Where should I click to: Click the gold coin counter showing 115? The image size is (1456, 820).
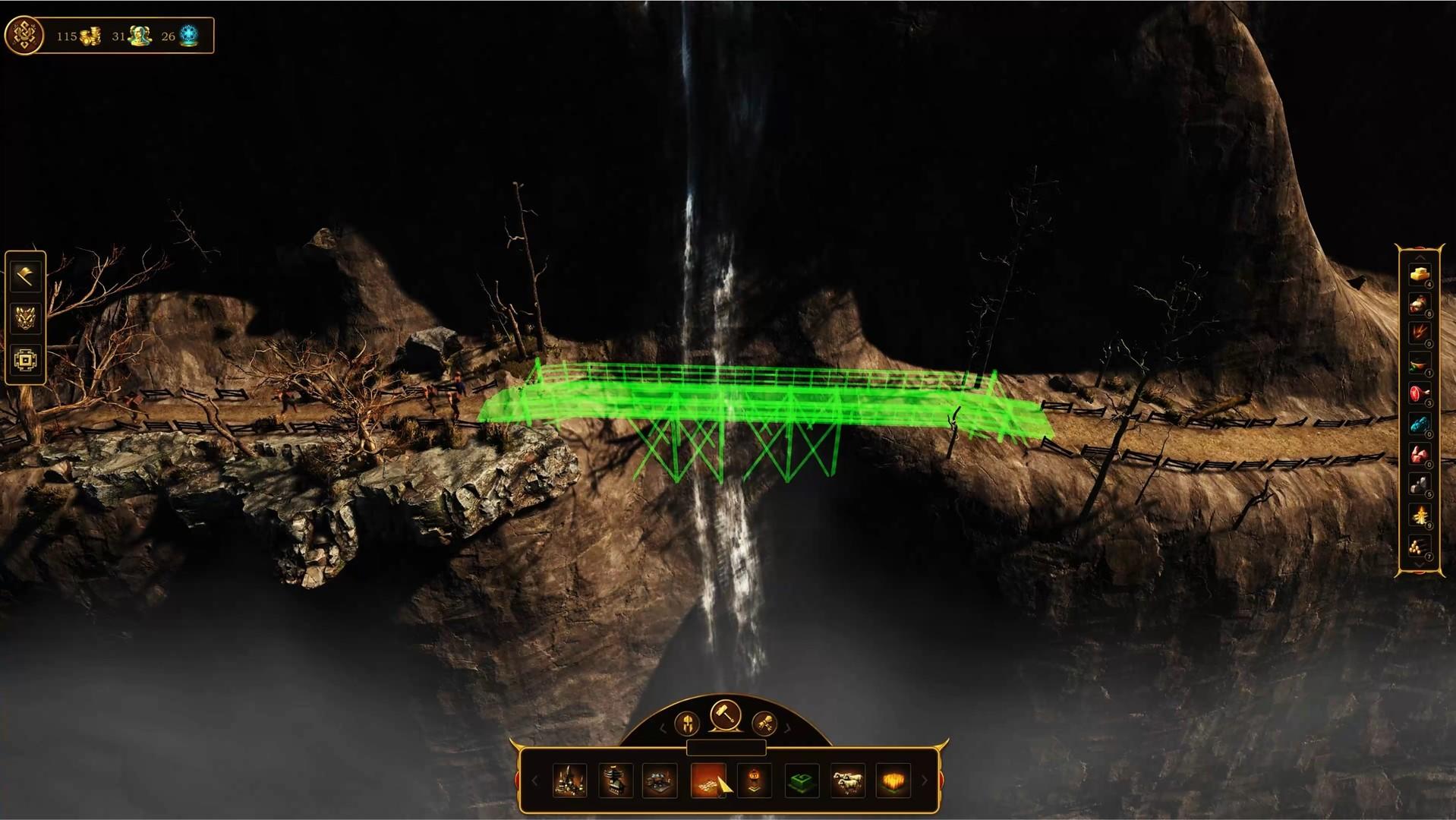pos(76,36)
